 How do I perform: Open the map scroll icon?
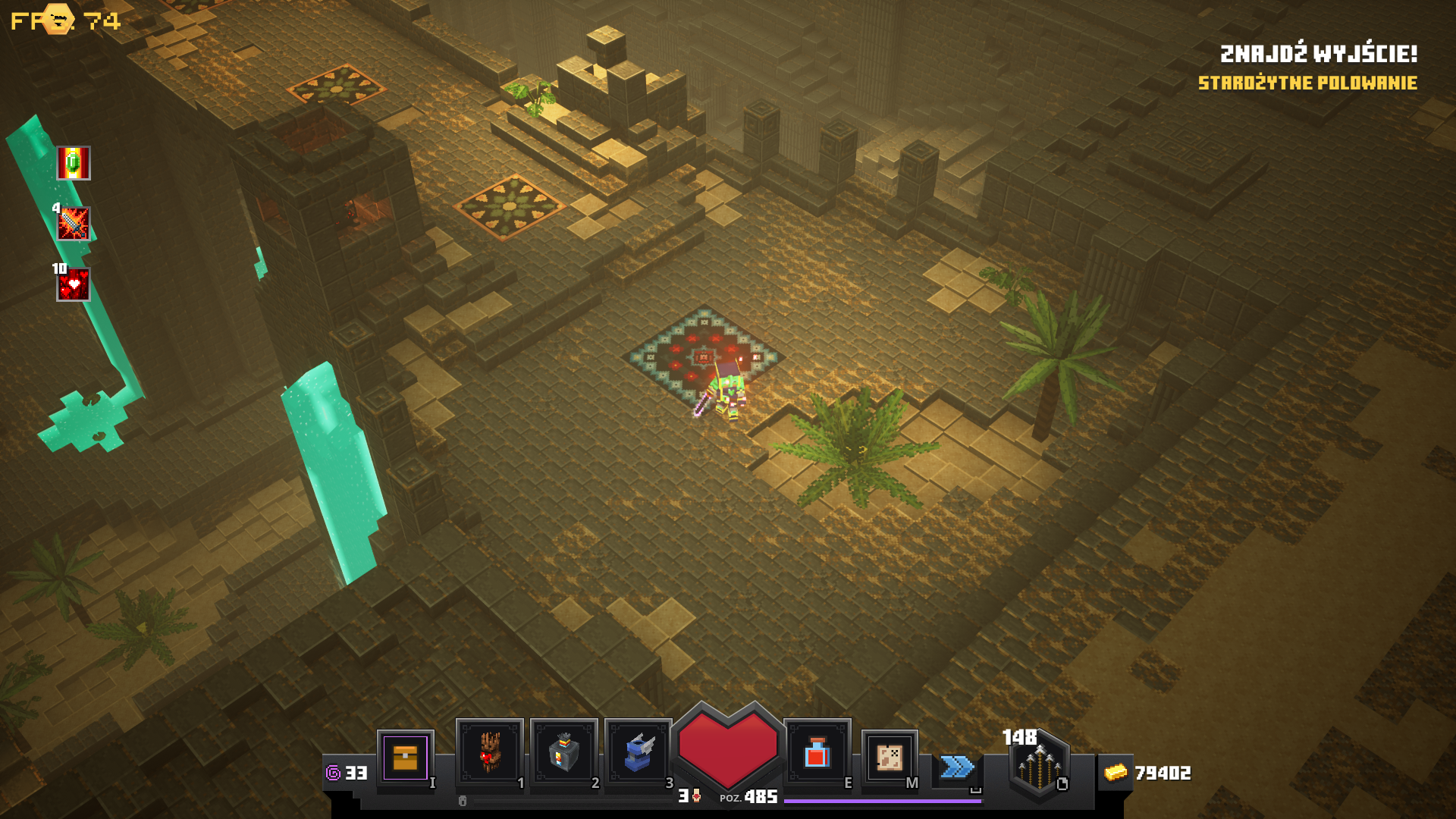click(x=889, y=756)
